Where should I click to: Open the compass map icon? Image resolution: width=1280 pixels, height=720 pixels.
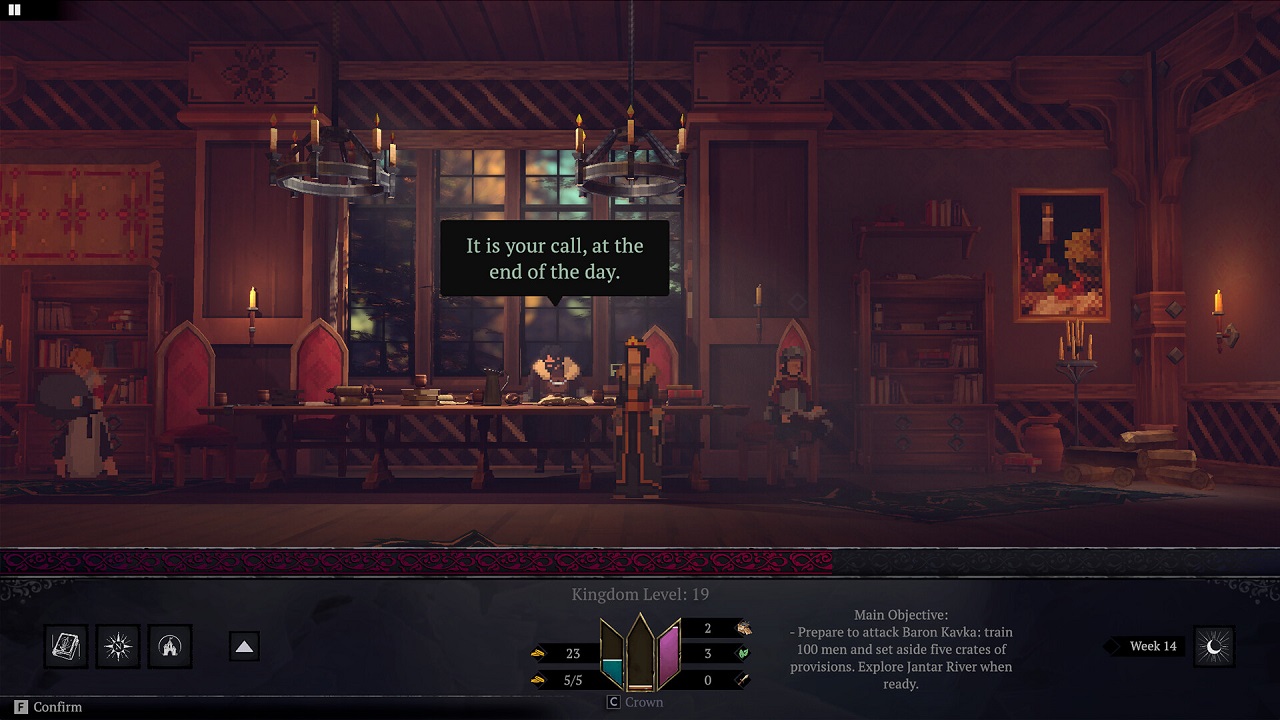(118, 647)
